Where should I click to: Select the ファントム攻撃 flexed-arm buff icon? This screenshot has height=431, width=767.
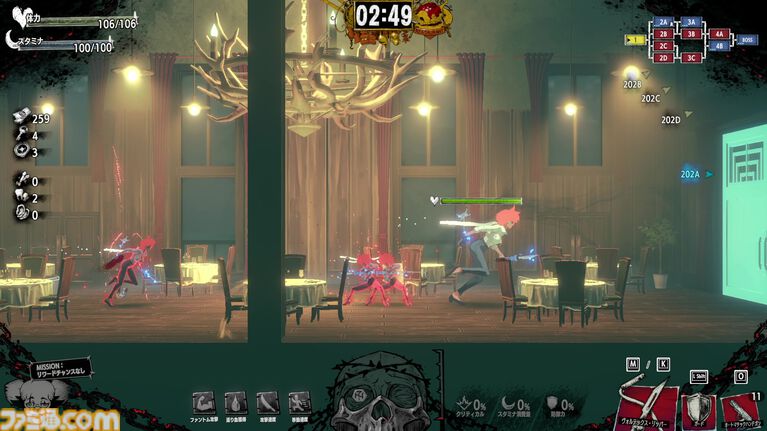coord(203,403)
